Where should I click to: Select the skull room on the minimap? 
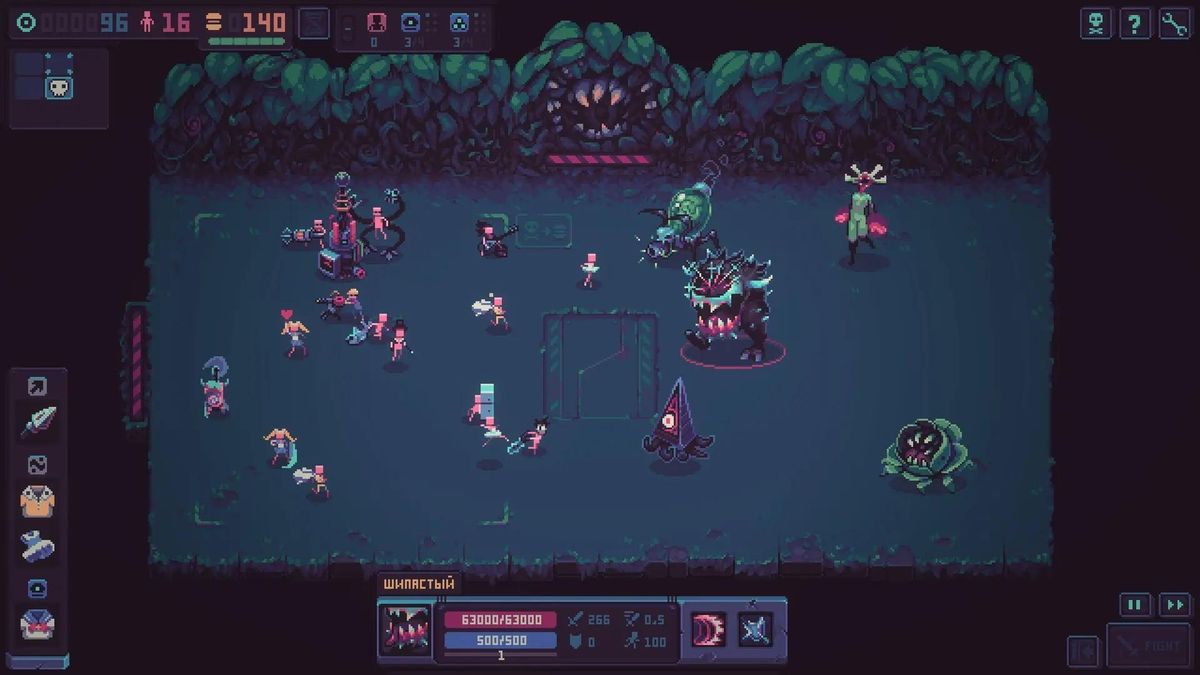59,87
